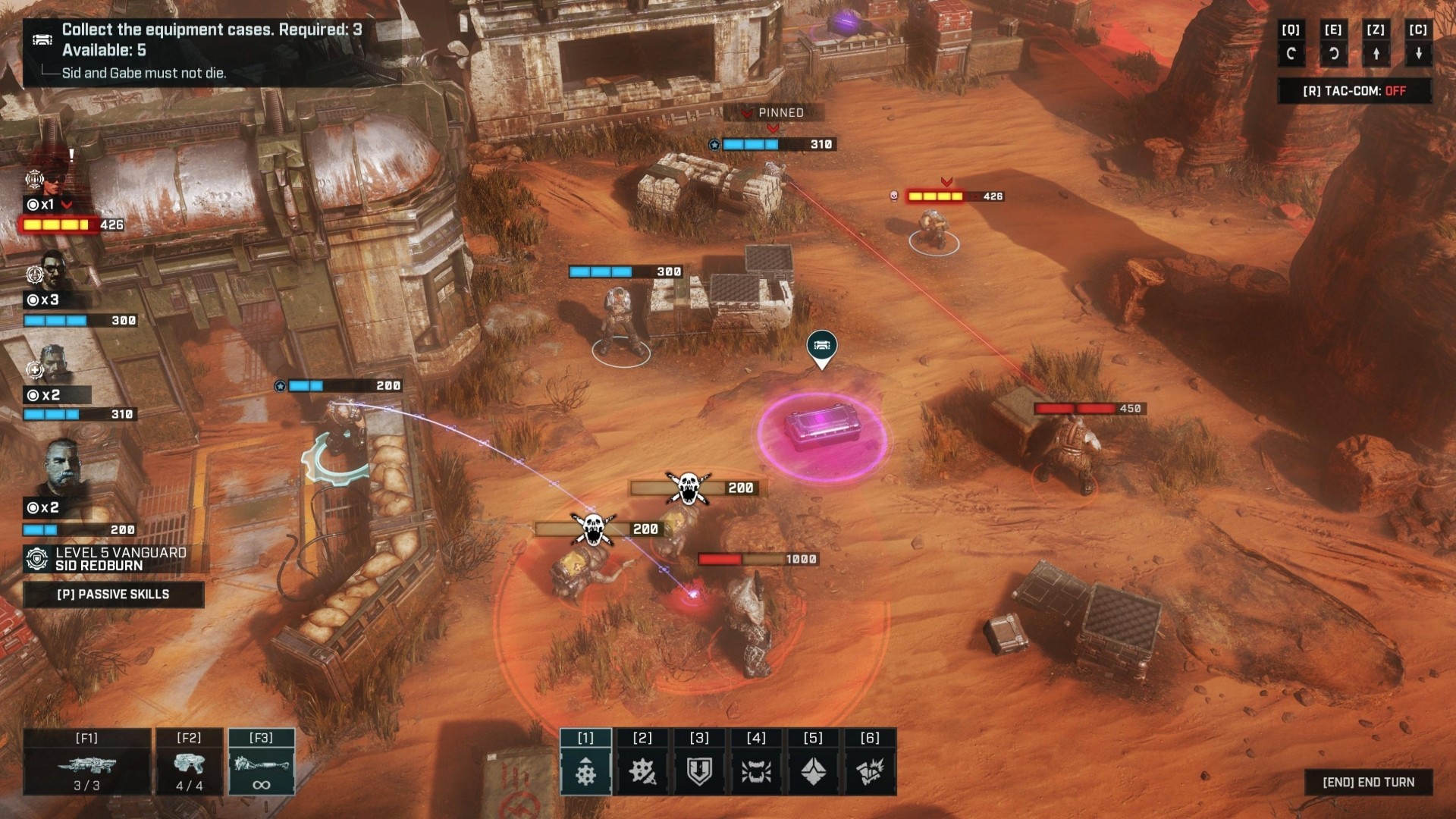Select the equipment case objective marker

[x=821, y=347]
